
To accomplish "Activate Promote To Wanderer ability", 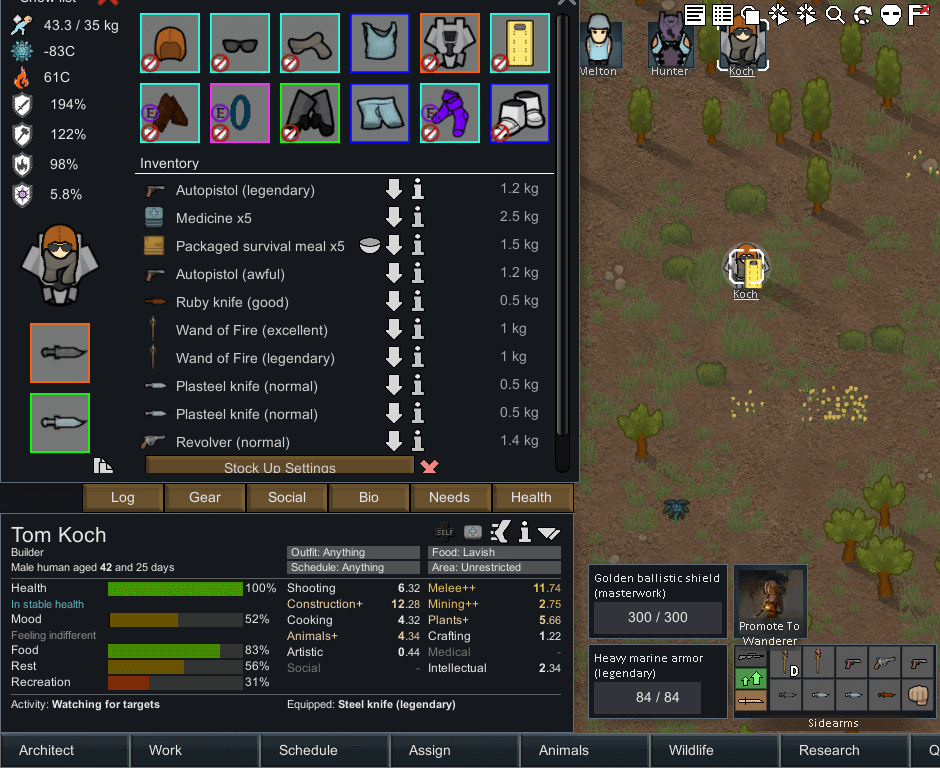I will point(770,603).
